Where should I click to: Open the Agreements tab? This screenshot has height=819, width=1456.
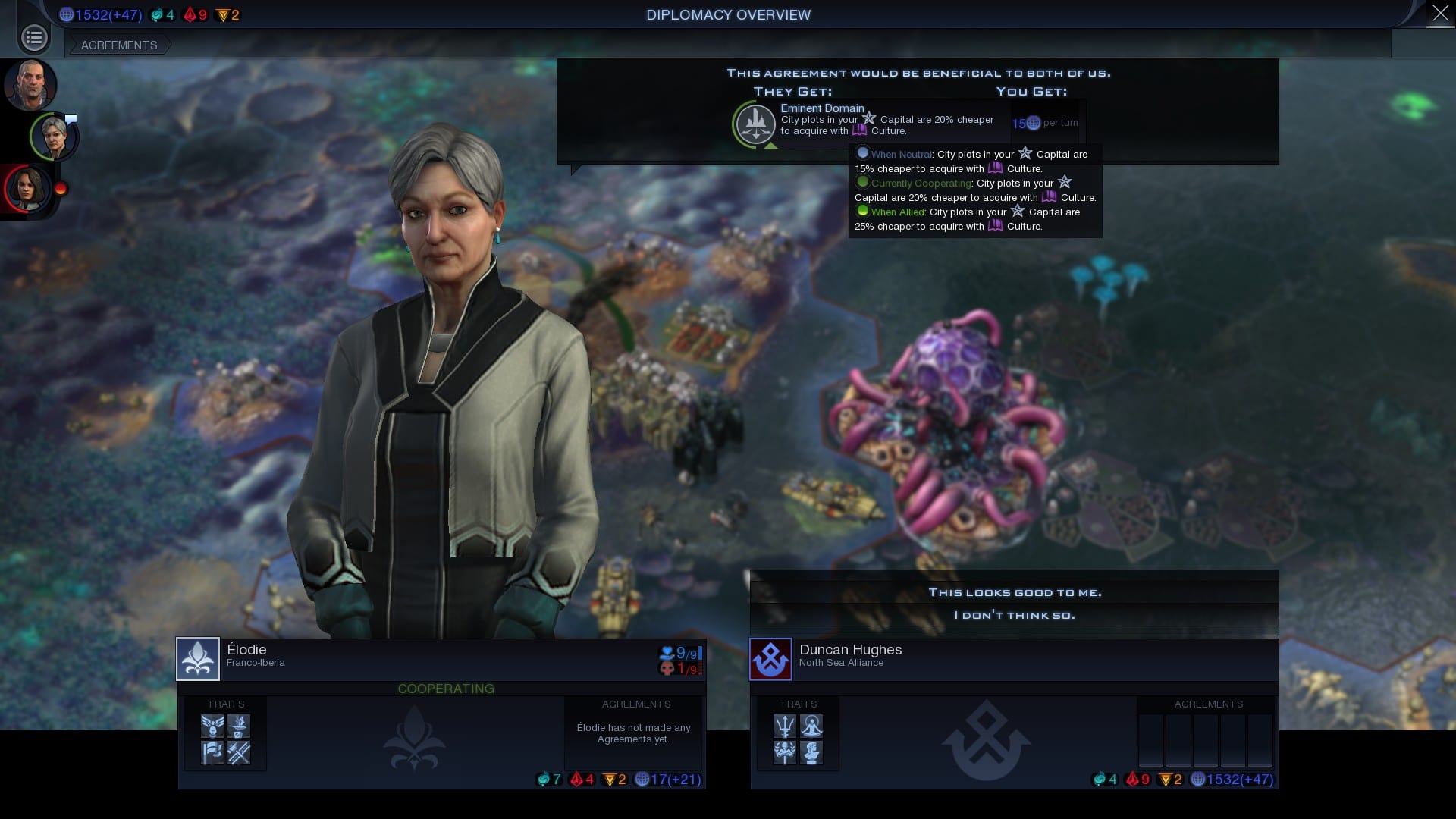point(119,45)
